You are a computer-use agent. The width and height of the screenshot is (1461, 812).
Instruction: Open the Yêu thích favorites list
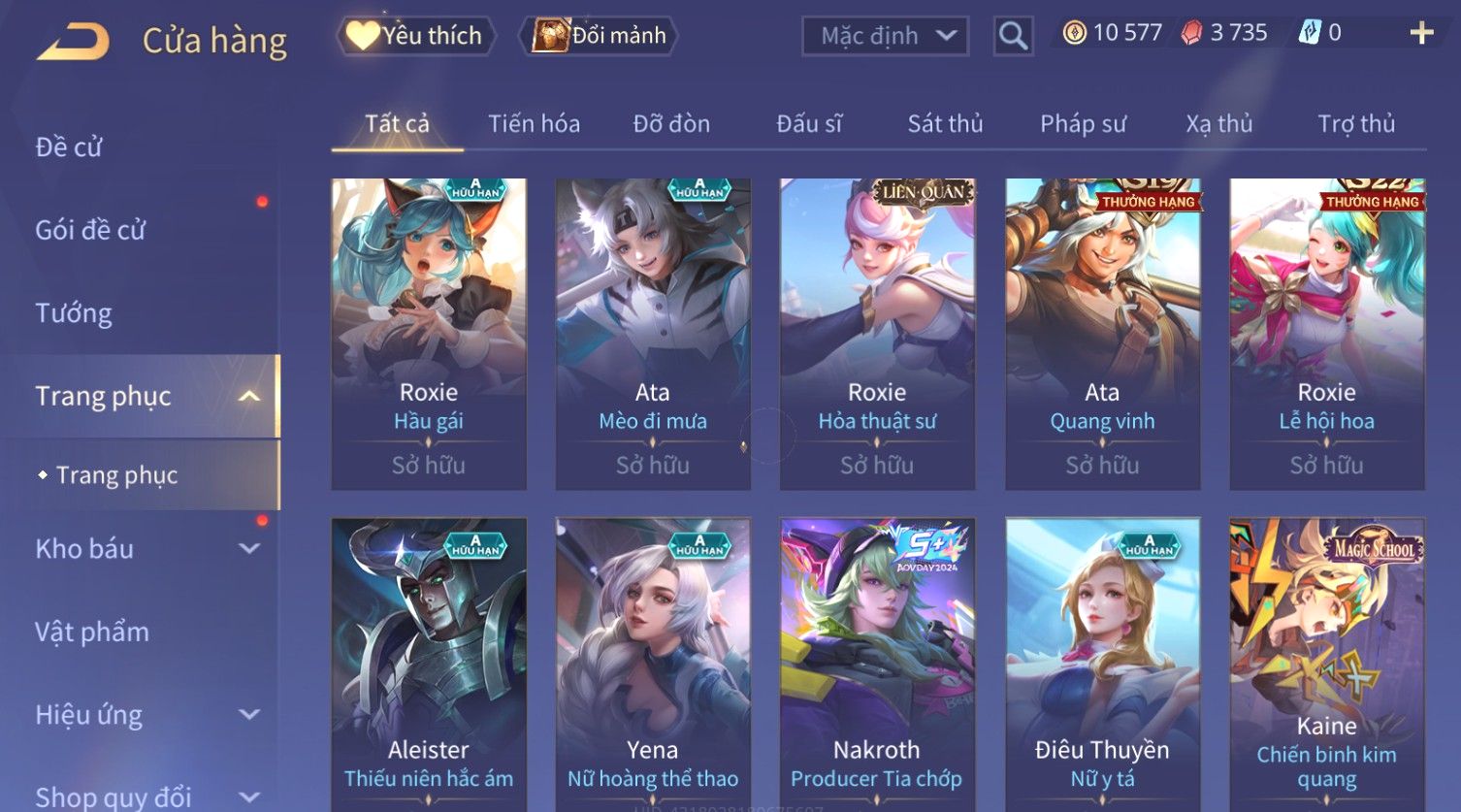point(416,36)
